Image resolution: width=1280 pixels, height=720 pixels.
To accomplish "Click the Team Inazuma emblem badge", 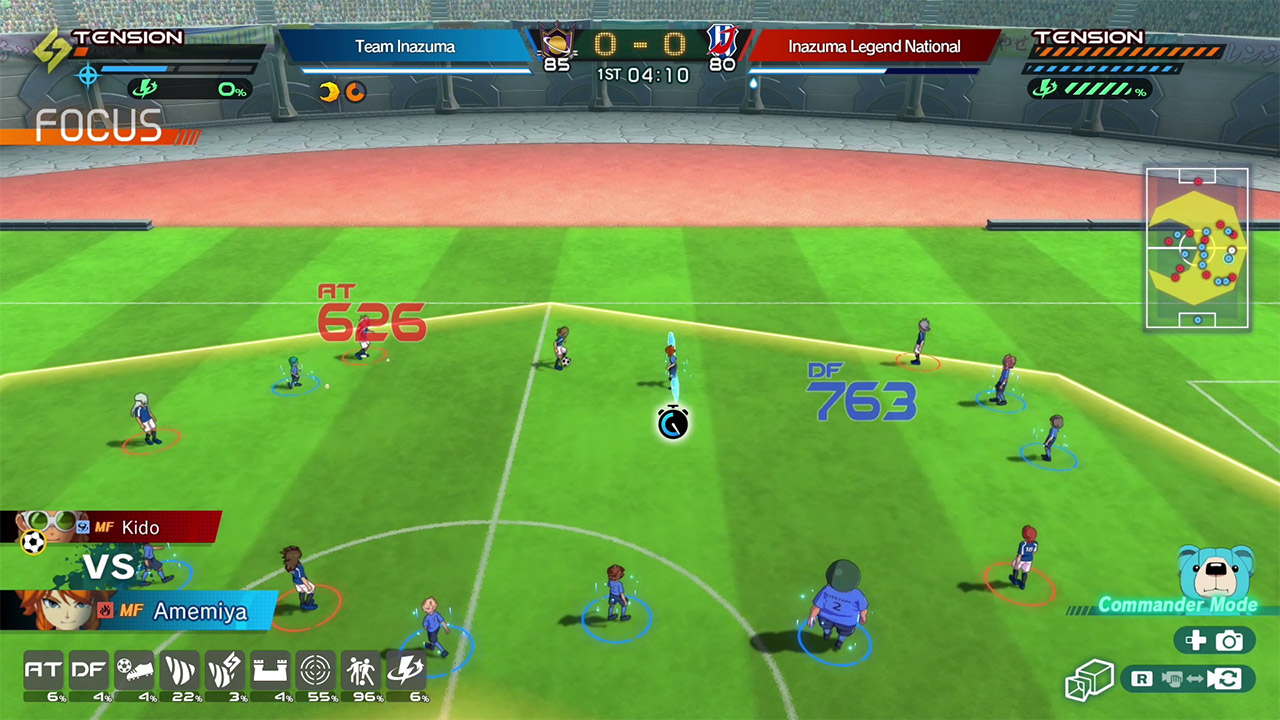I will pyautogui.click(x=556, y=43).
